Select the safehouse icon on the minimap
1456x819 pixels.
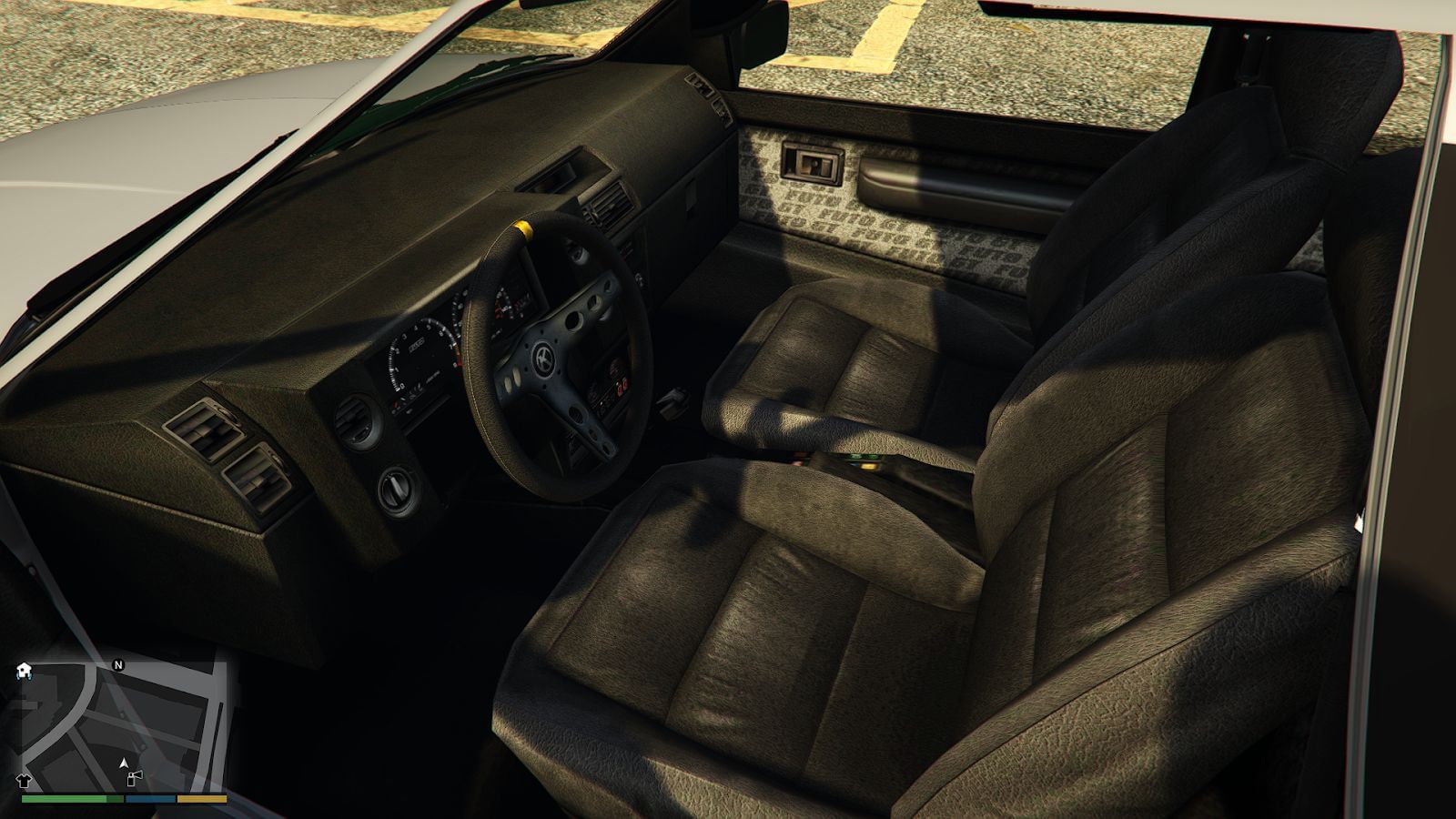24,671
